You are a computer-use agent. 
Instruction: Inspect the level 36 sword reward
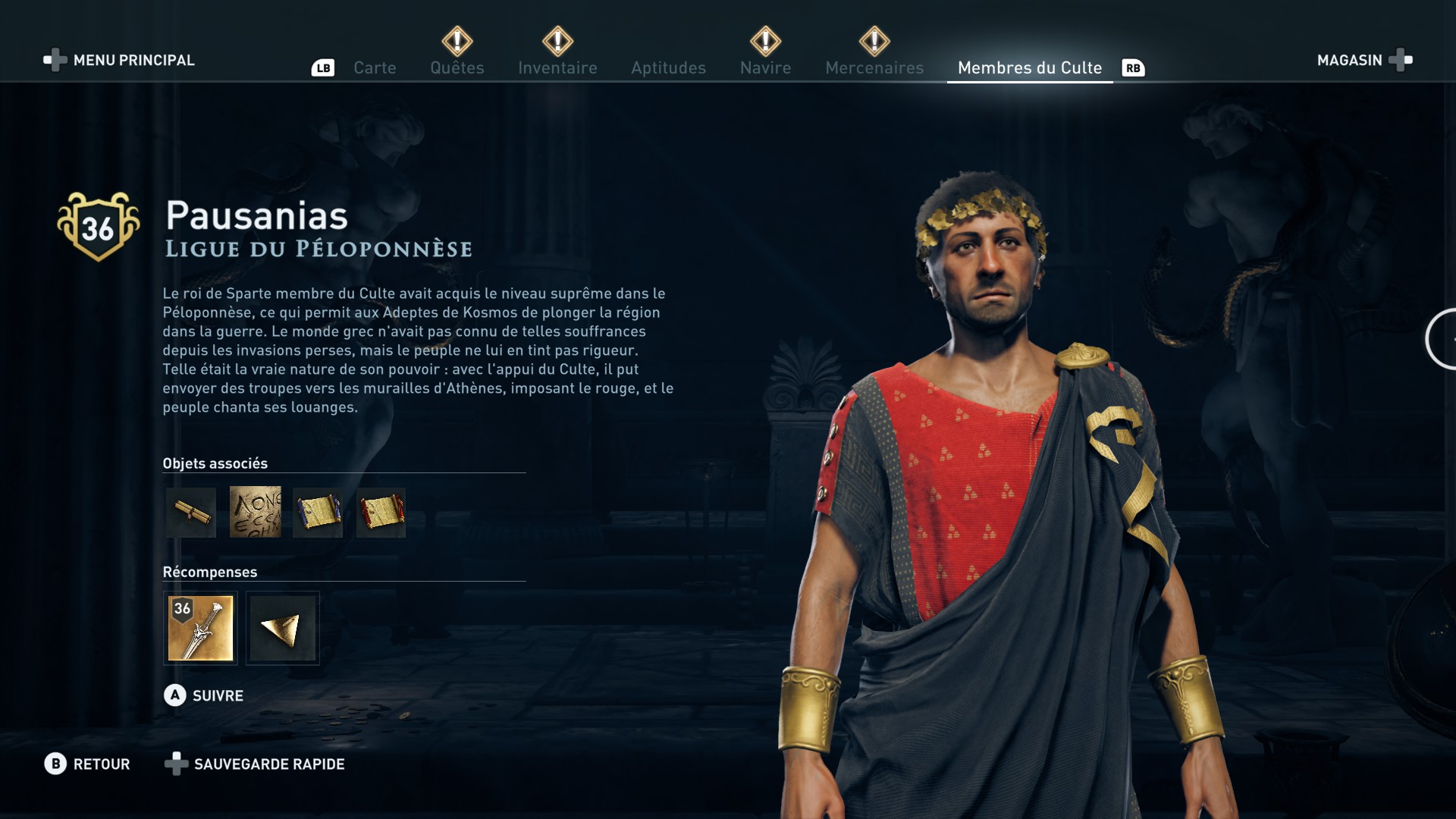click(x=200, y=628)
